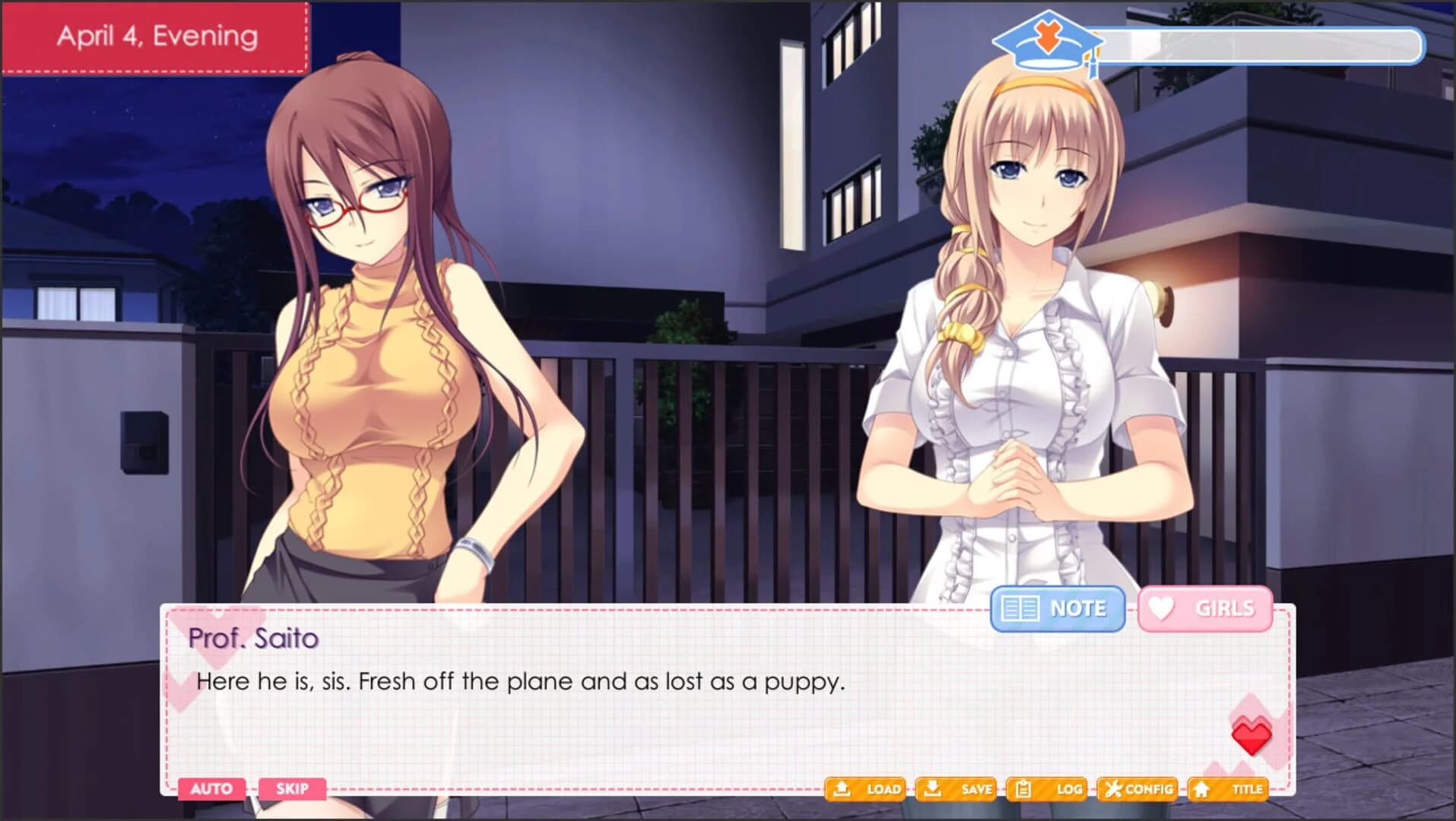
Task: Click the heart icon on the GIRLS button
Action: coord(1159,608)
